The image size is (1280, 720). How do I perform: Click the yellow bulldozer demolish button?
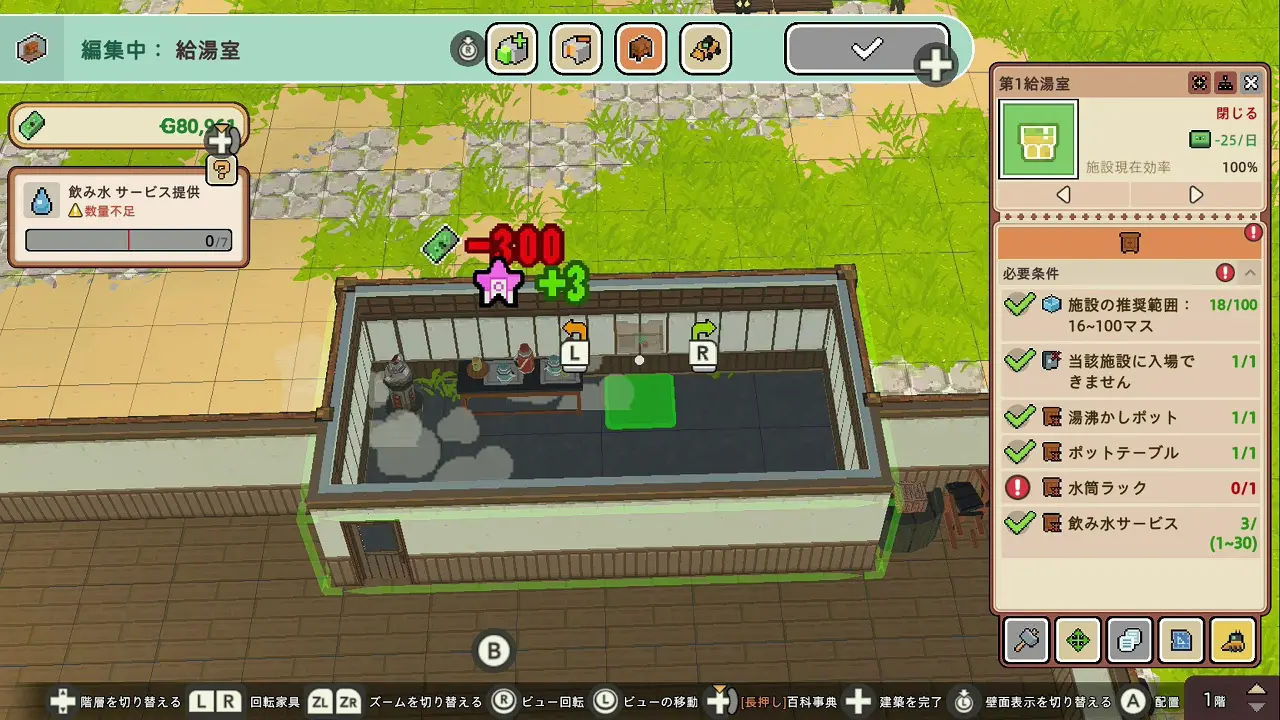(x=1233, y=640)
